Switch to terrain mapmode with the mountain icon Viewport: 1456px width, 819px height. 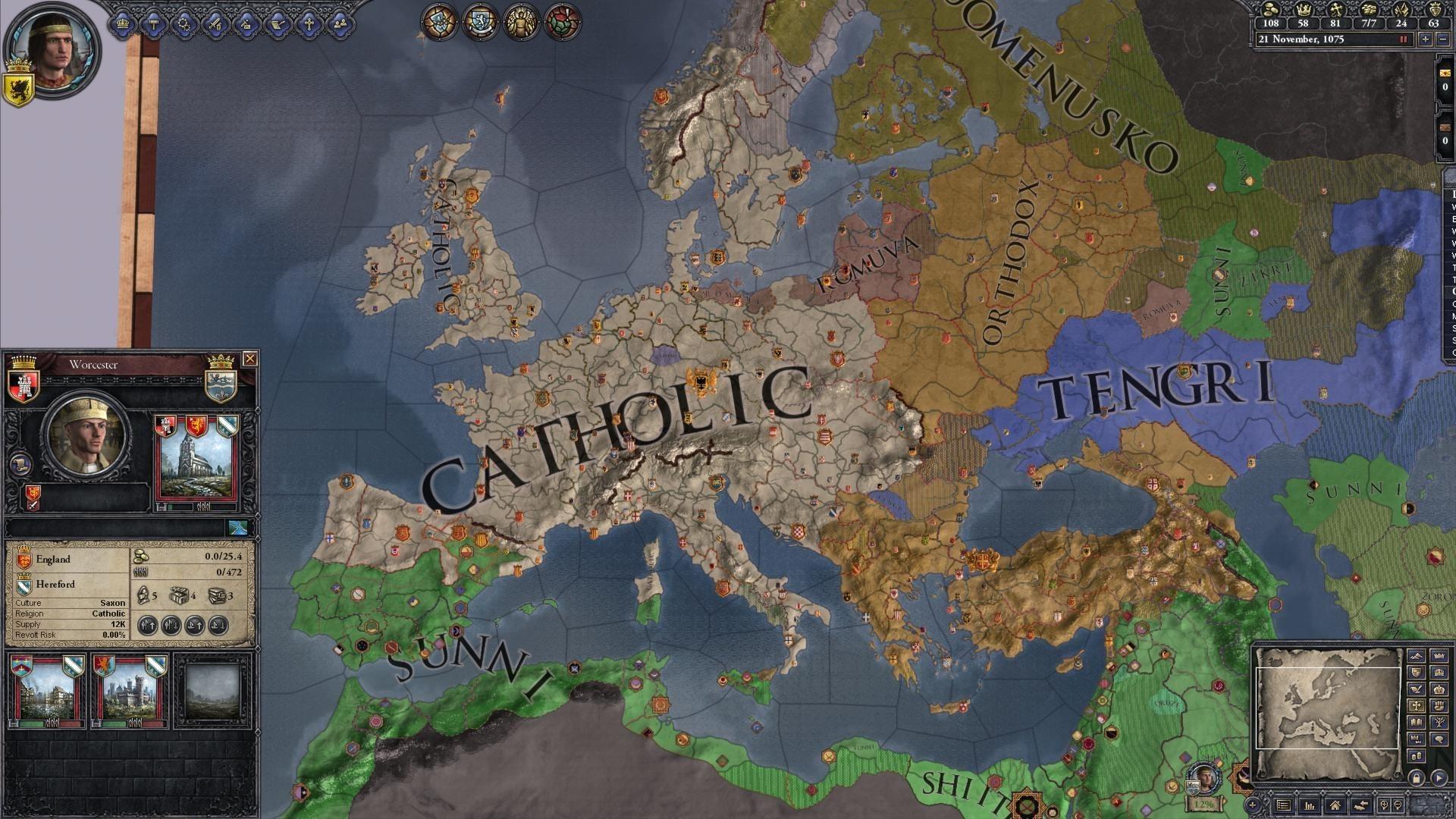click(1417, 657)
